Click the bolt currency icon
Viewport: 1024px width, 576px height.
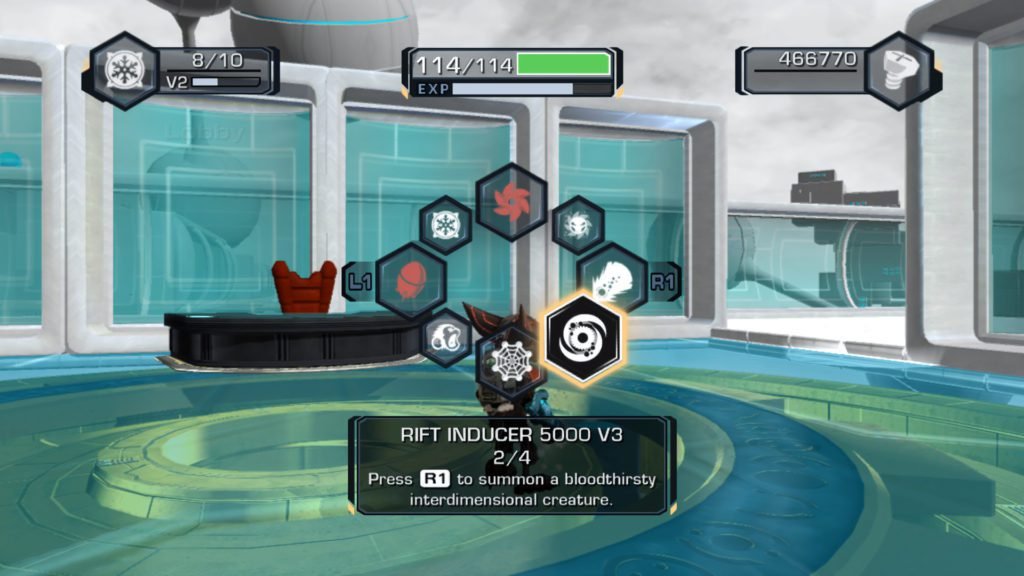pyautogui.click(x=898, y=70)
